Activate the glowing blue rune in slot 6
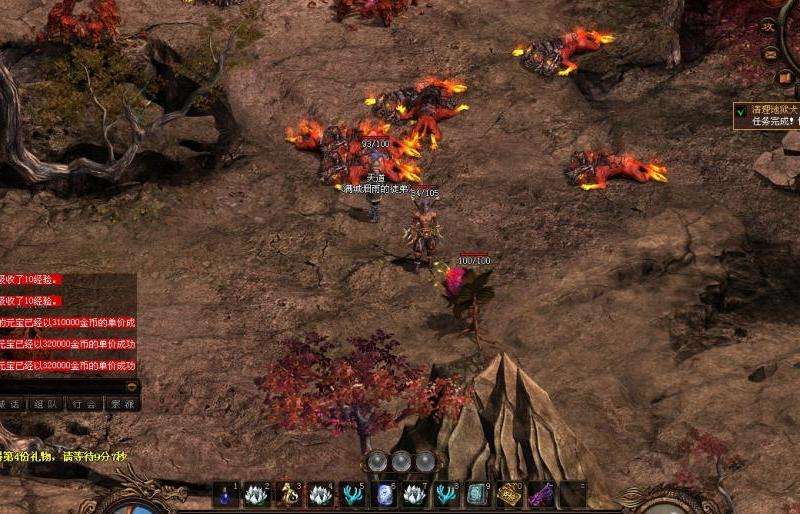The image size is (800, 514). pyautogui.click(x=383, y=495)
